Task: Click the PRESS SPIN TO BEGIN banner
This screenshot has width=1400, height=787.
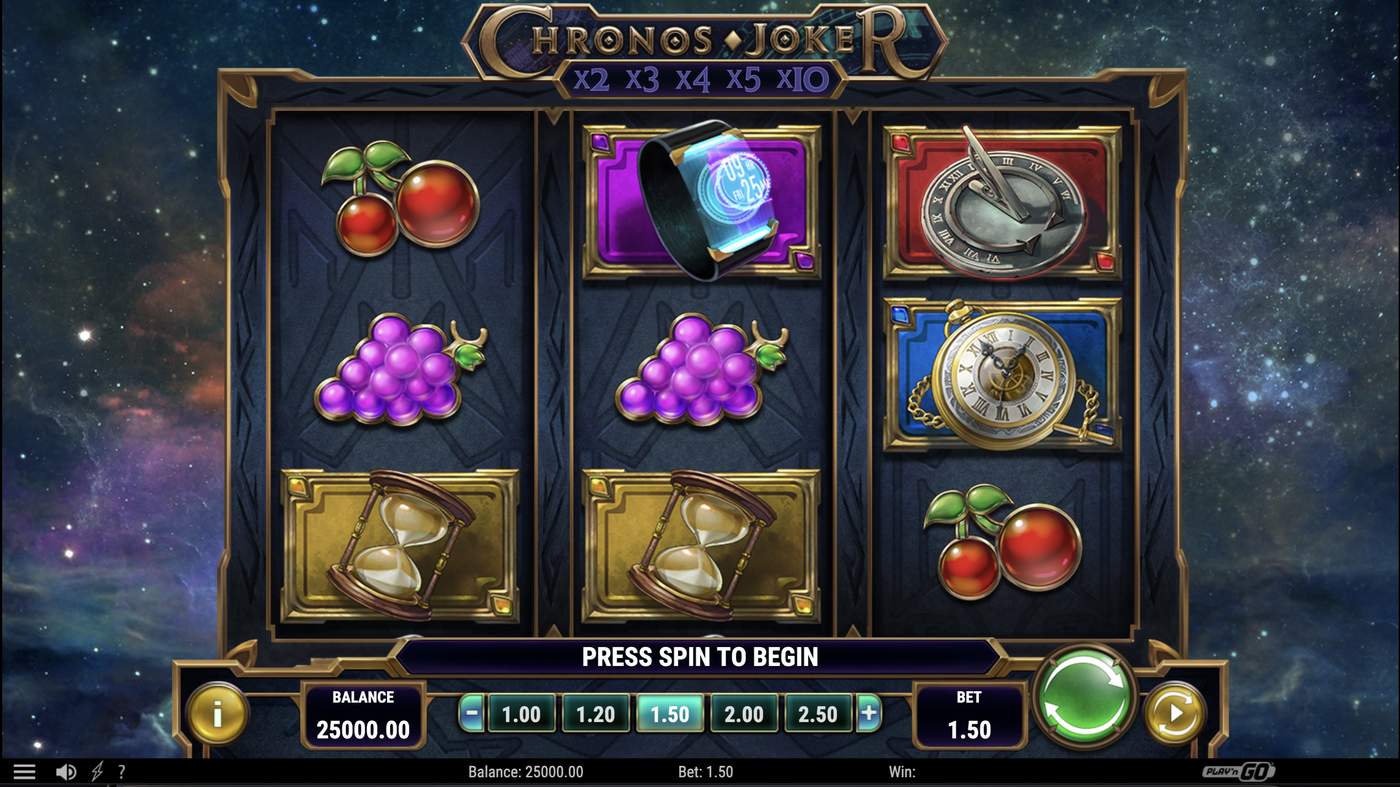Action: pyautogui.click(x=700, y=657)
